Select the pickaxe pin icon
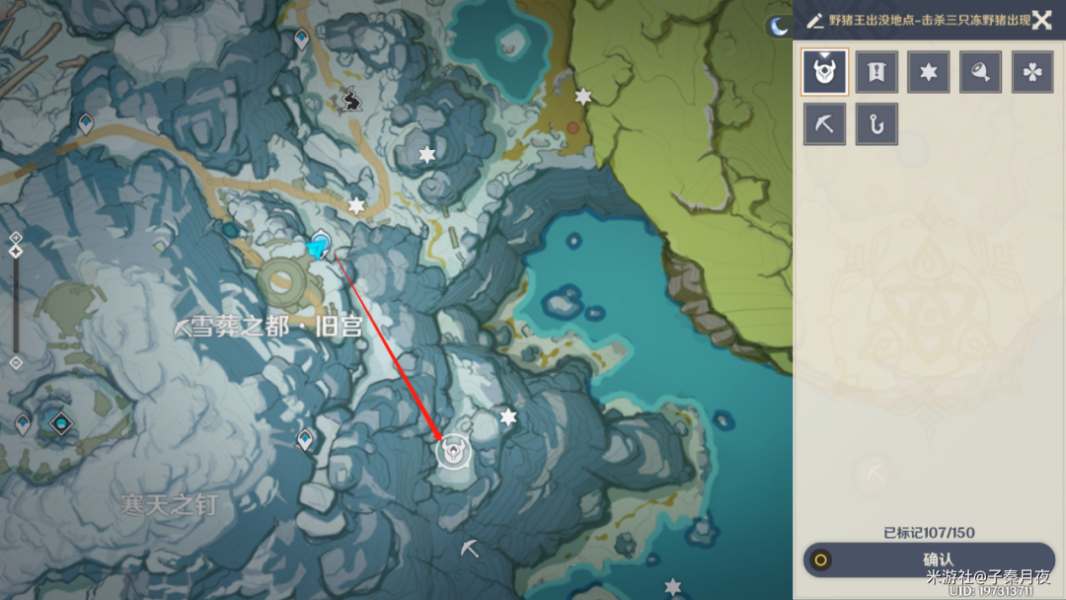The width and height of the screenshot is (1066, 600). (825, 124)
